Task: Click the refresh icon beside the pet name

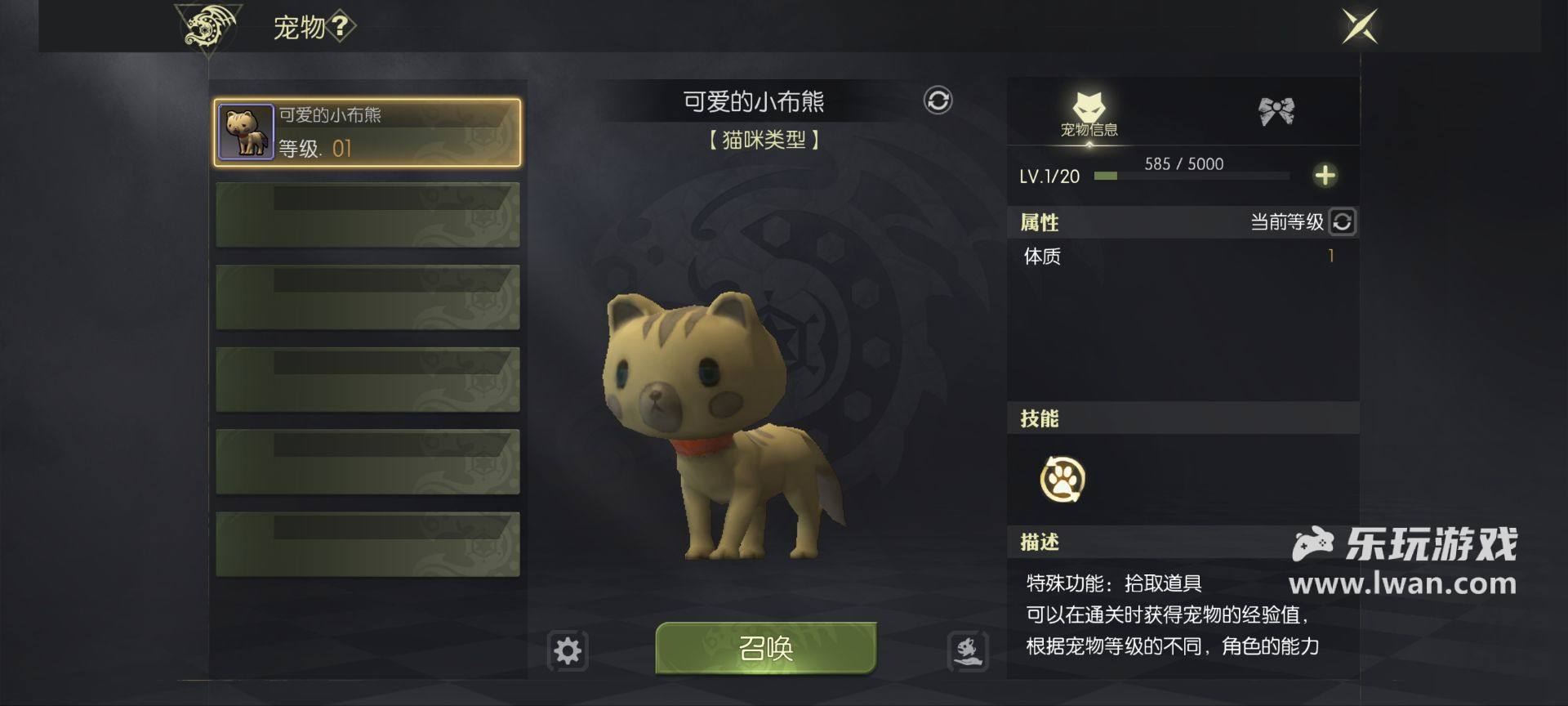Action: pyautogui.click(x=938, y=101)
